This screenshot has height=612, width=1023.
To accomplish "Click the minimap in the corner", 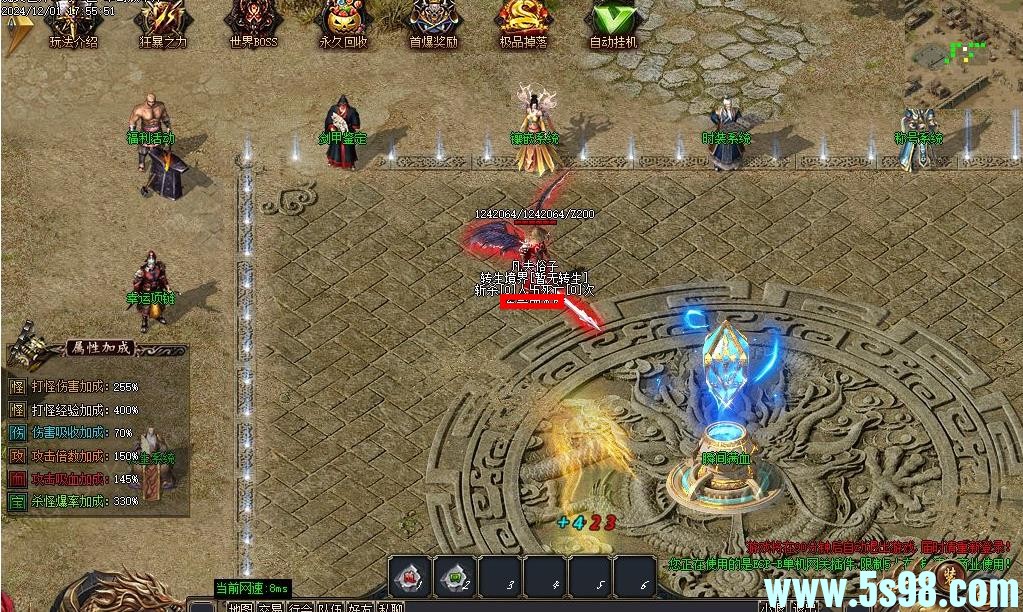I will 963,45.
